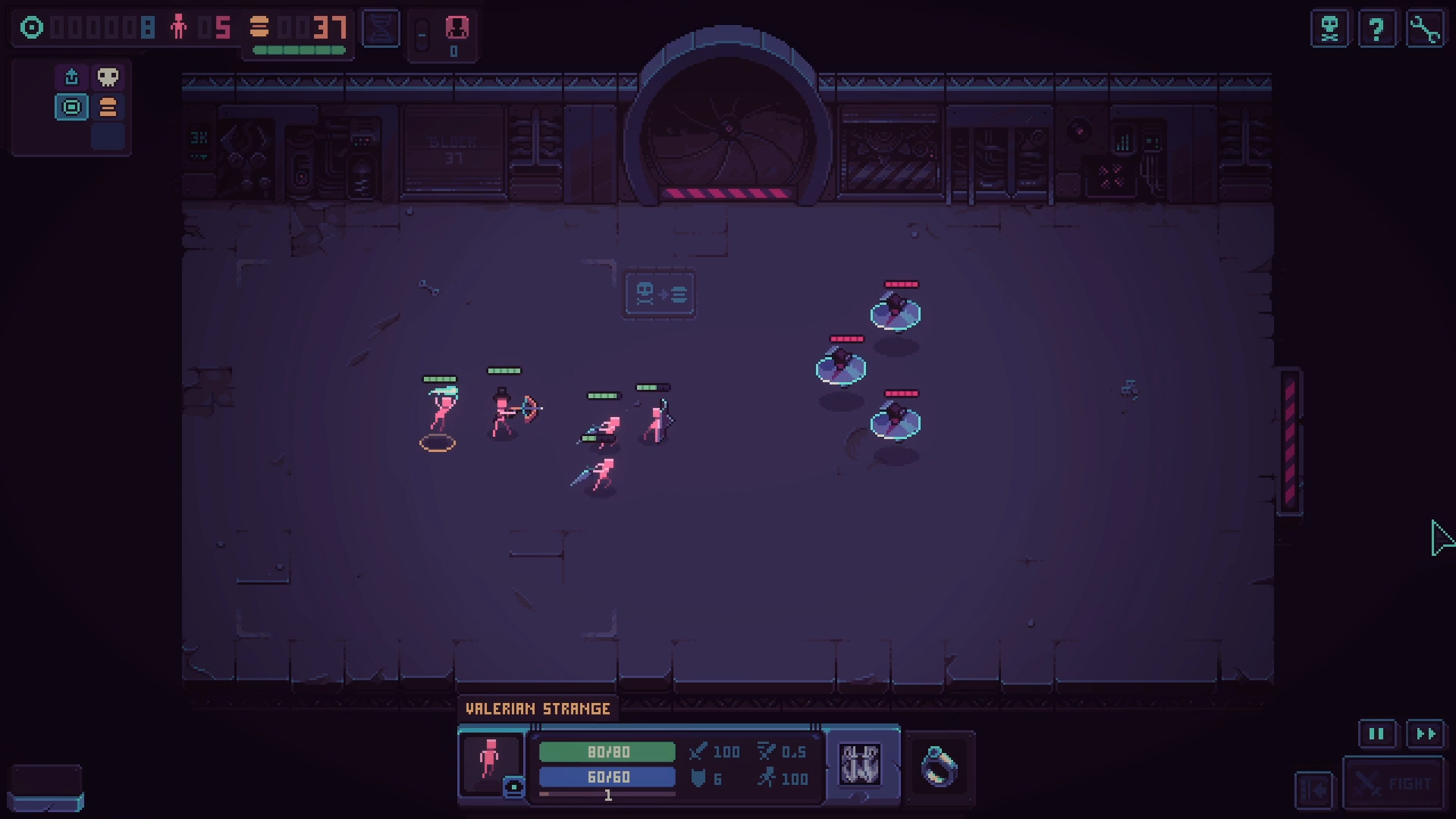Select the highlighted teal target icon
The width and height of the screenshot is (1456, 819).
coord(71,107)
